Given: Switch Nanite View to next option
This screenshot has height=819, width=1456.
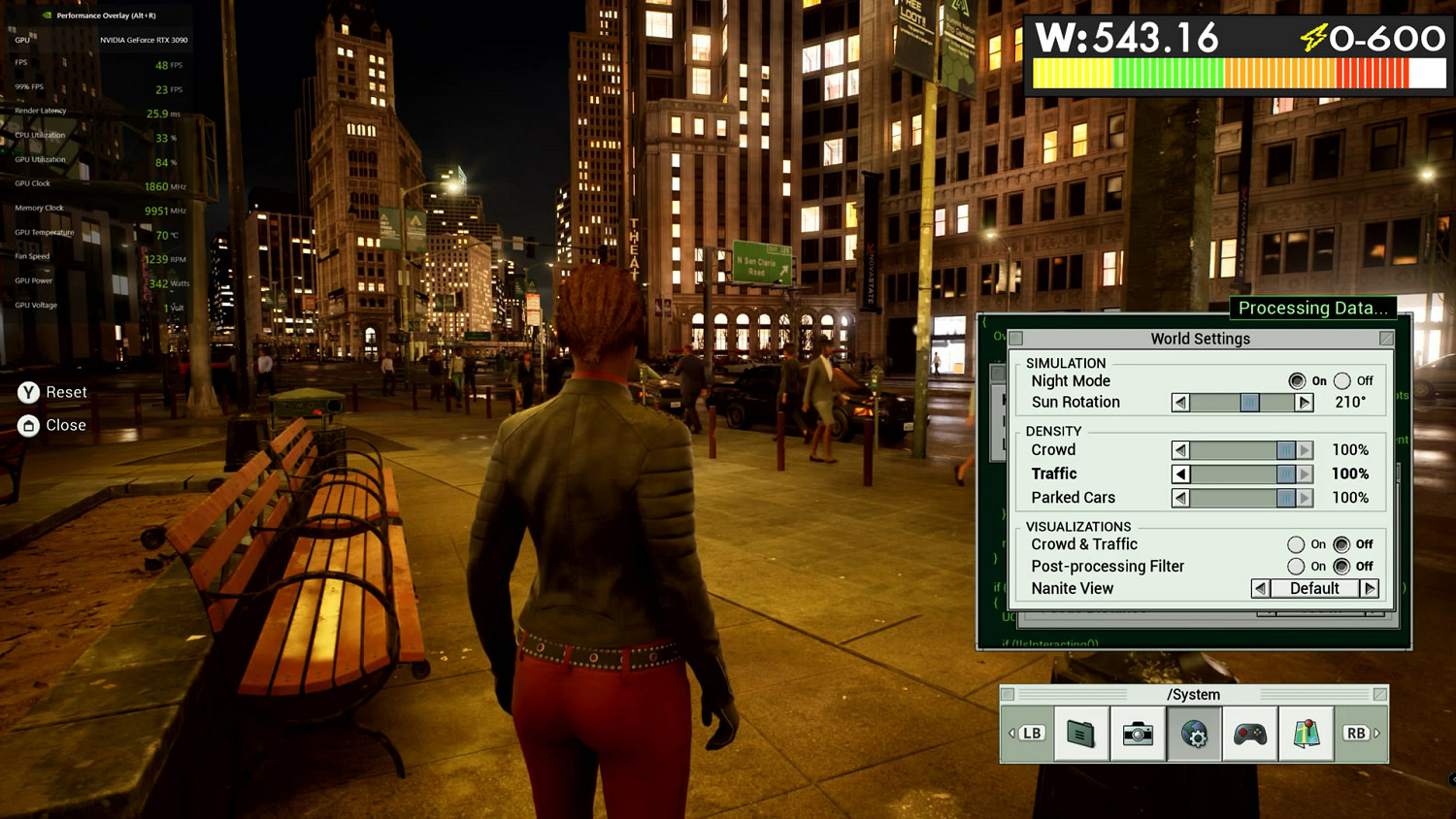Looking at the screenshot, I should [1370, 589].
